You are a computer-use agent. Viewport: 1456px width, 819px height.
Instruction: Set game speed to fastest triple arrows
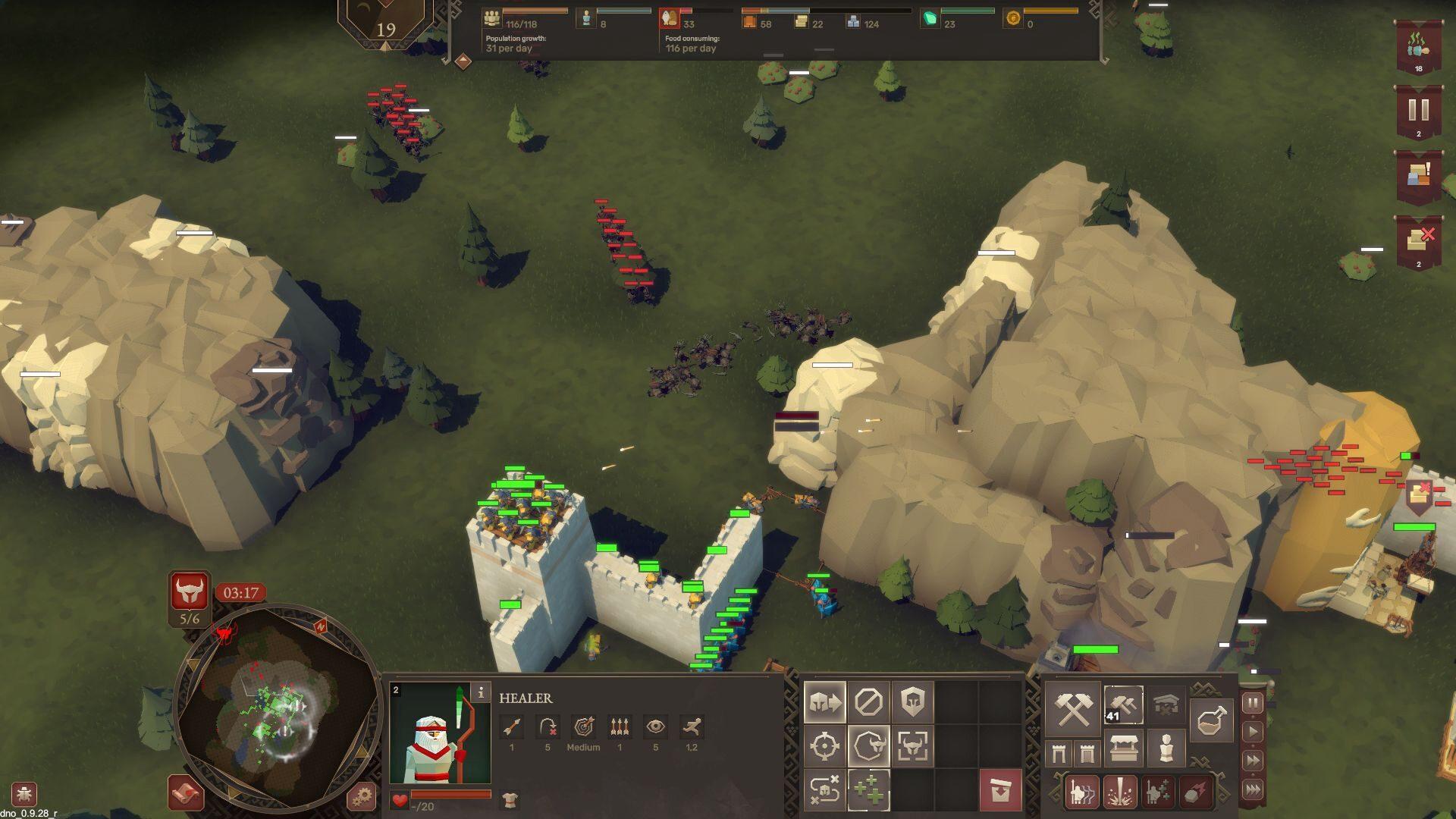[x=1253, y=790]
